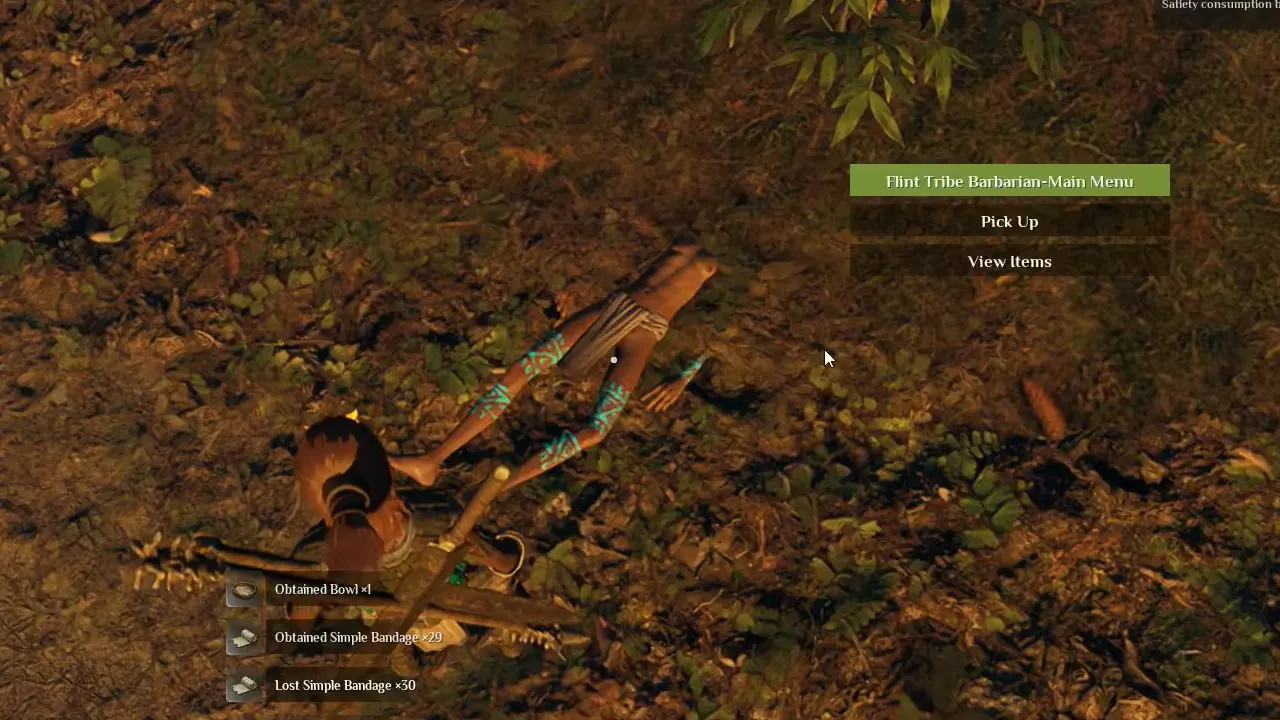Open View Items for the barbarian
The height and width of the screenshot is (720, 1280).
point(1009,261)
